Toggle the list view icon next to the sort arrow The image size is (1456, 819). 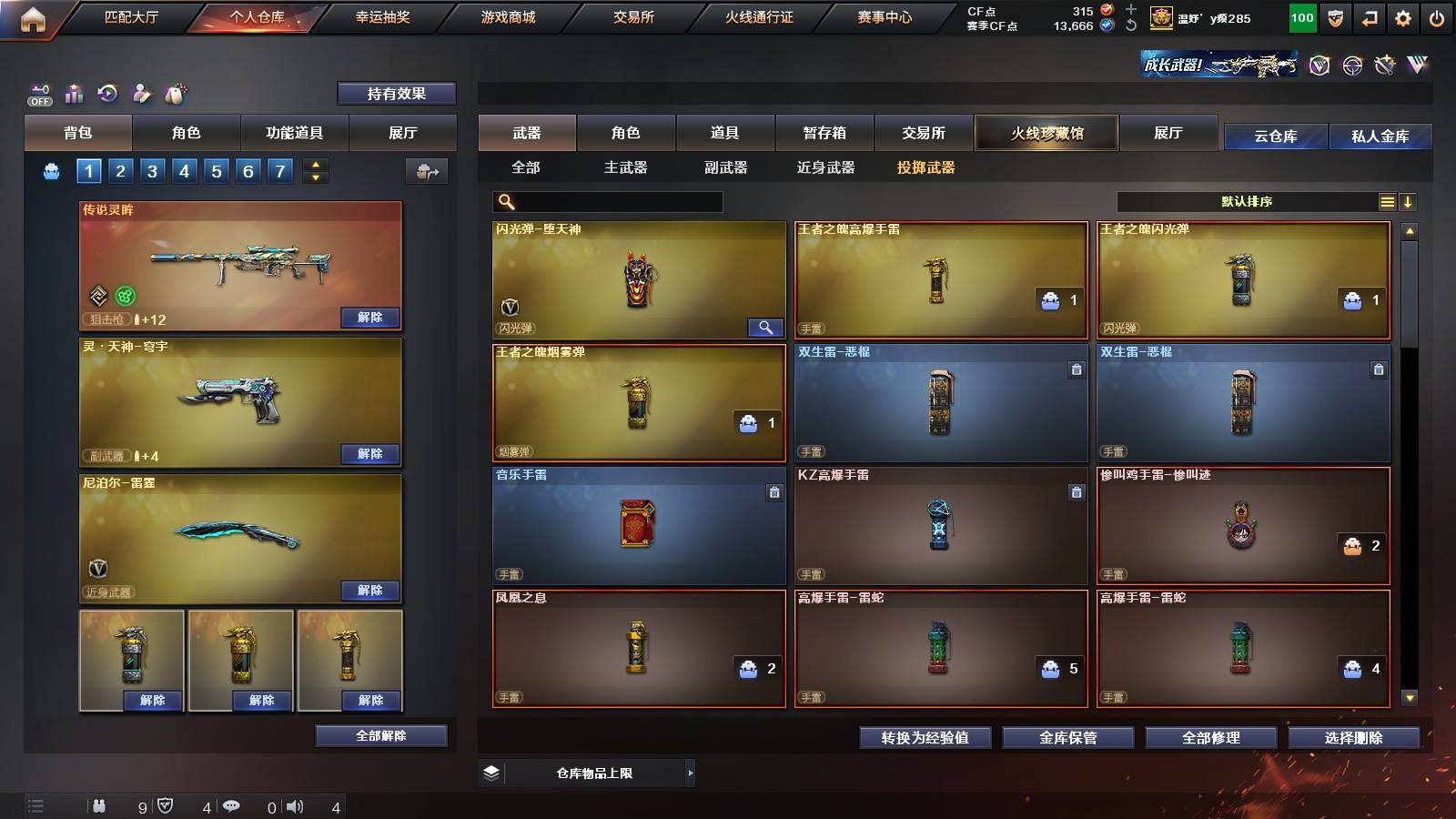click(x=1387, y=201)
